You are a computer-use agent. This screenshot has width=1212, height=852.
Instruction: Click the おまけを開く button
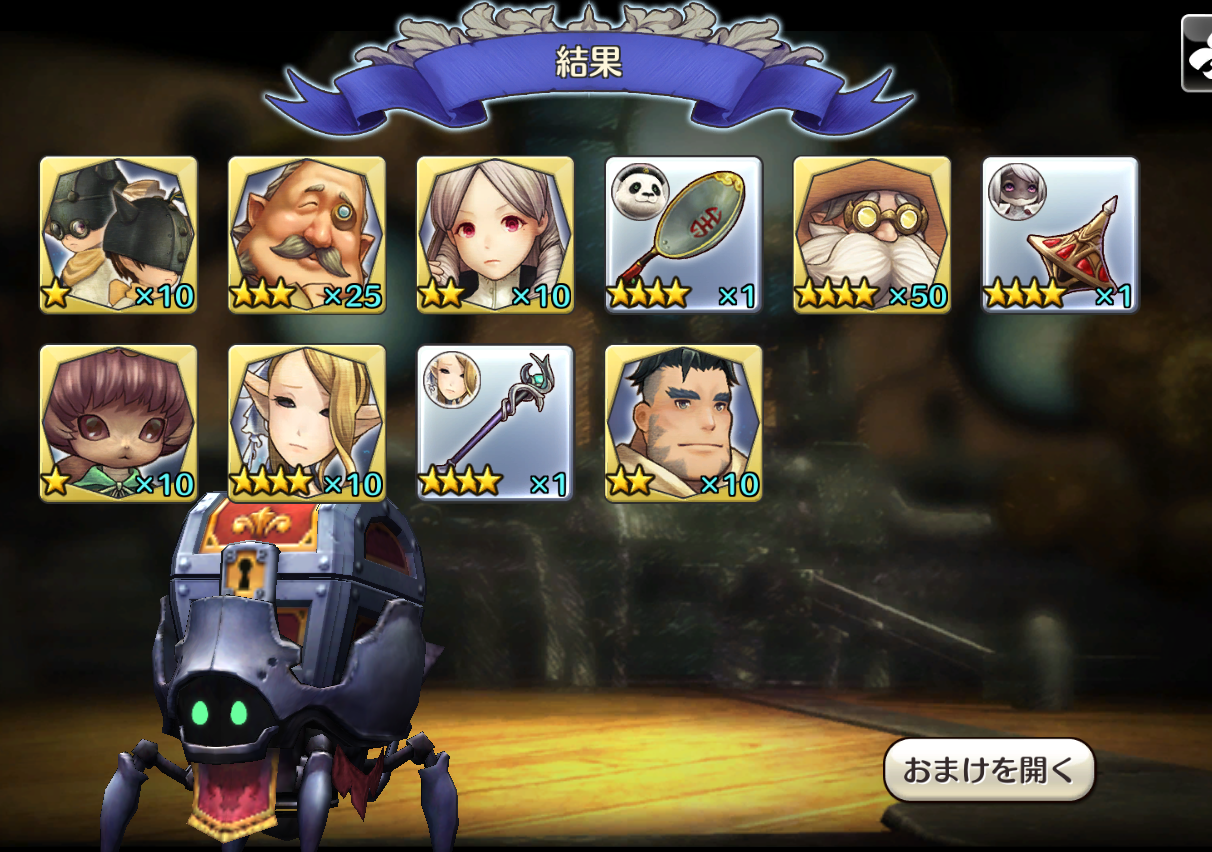coord(988,770)
